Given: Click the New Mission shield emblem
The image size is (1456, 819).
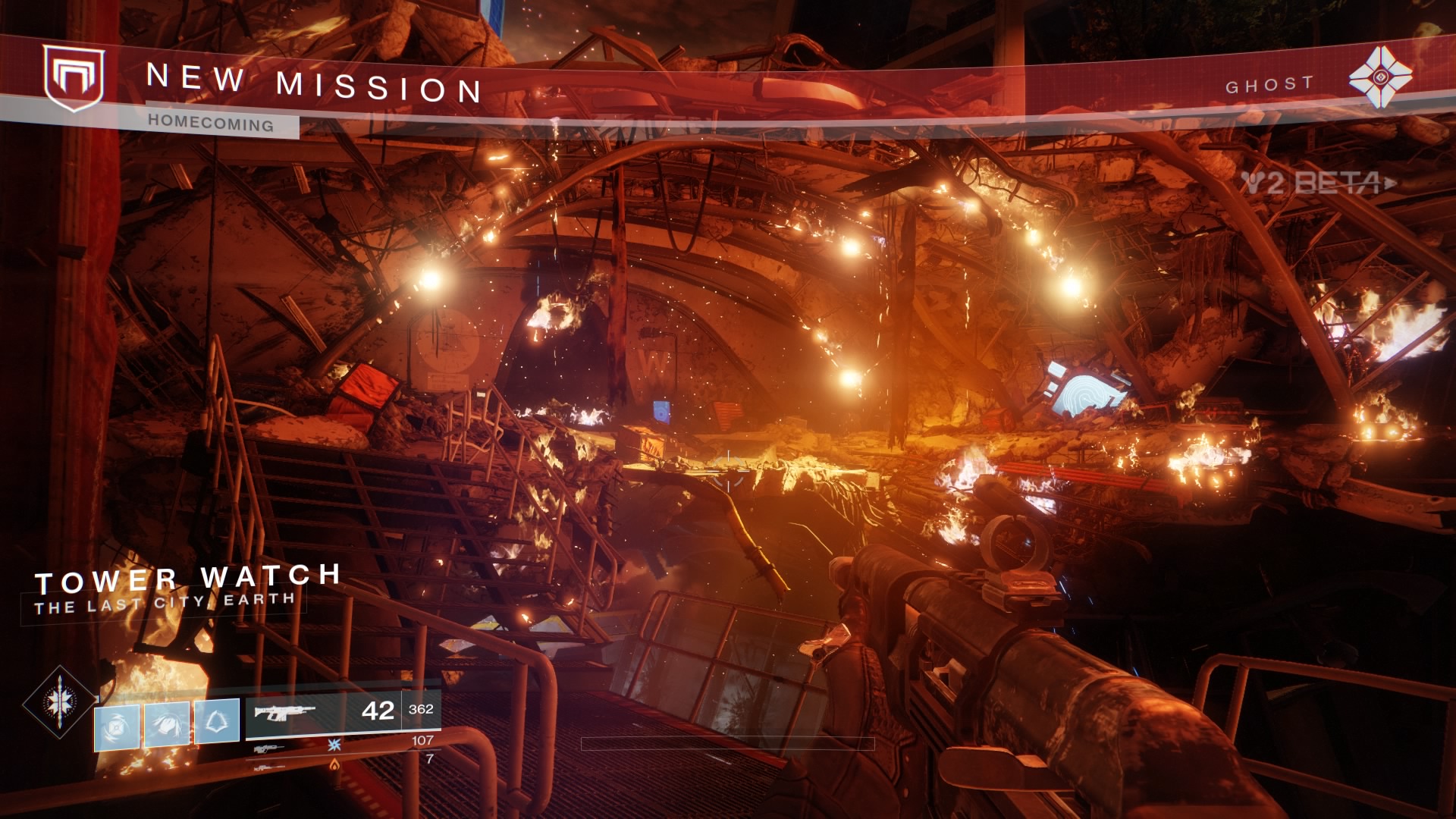Looking at the screenshot, I should 73,77.
